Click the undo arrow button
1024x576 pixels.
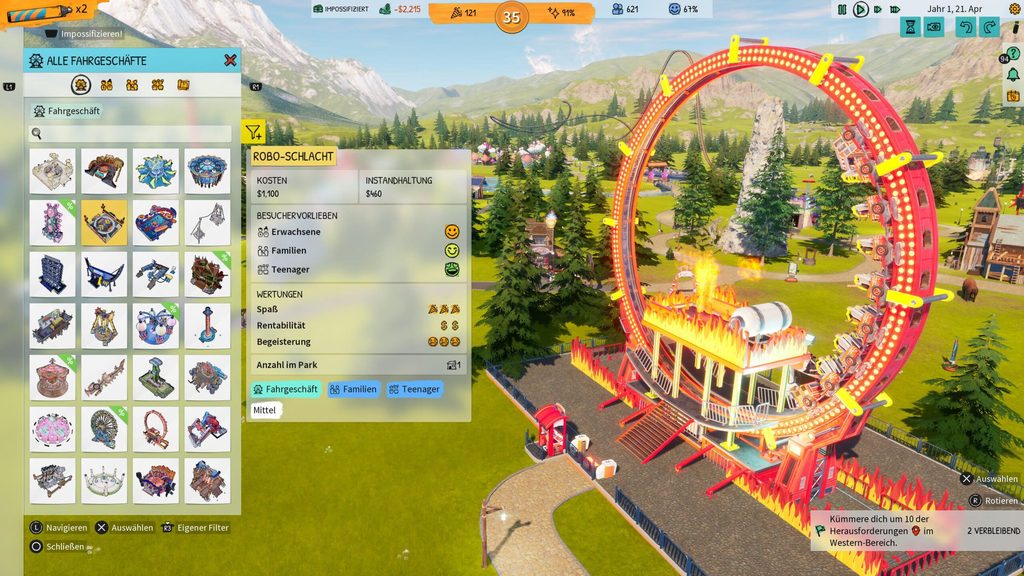965,27
